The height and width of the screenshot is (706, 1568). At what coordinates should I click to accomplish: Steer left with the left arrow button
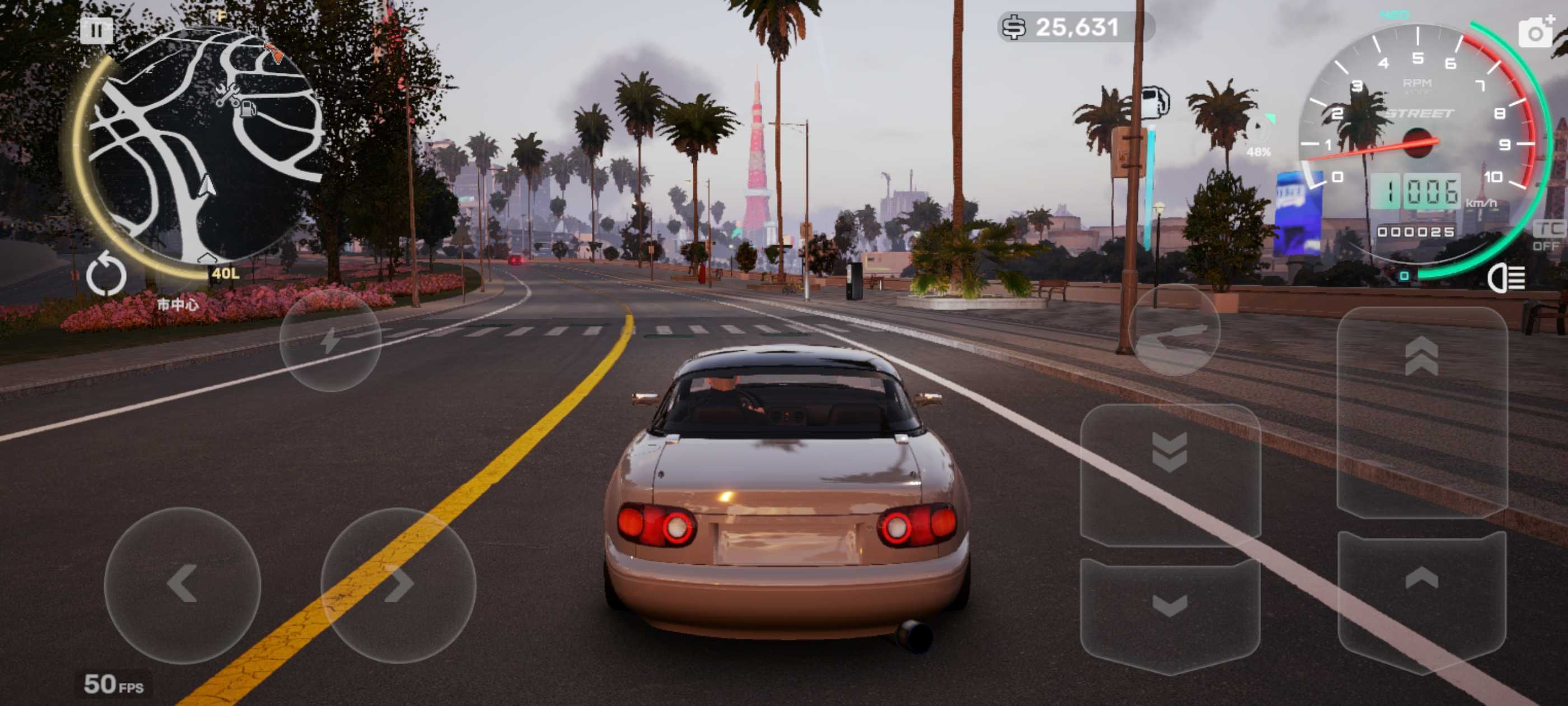182,584
